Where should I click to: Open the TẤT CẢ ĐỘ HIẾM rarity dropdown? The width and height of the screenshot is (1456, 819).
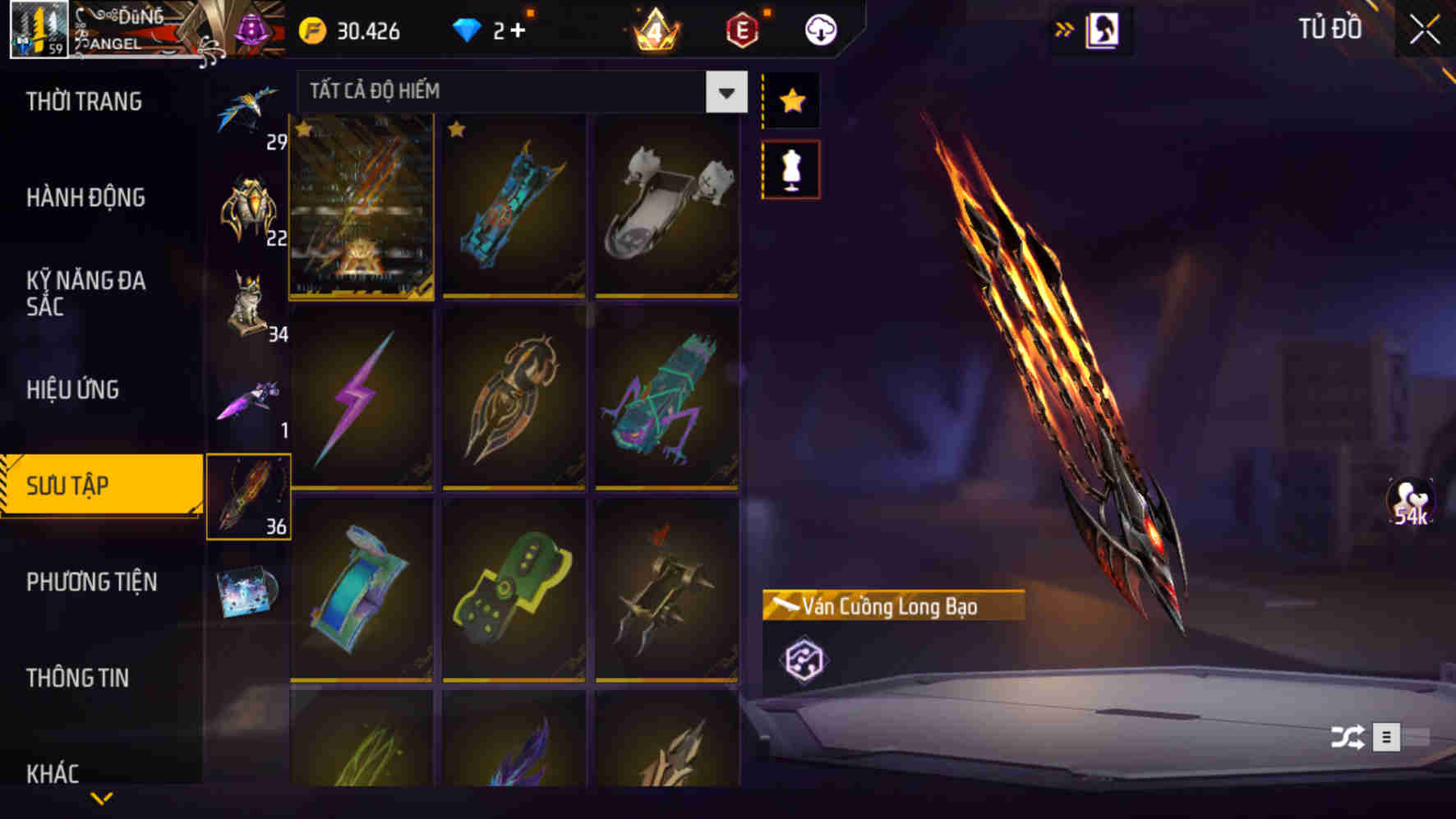click(x=518, y=91)
